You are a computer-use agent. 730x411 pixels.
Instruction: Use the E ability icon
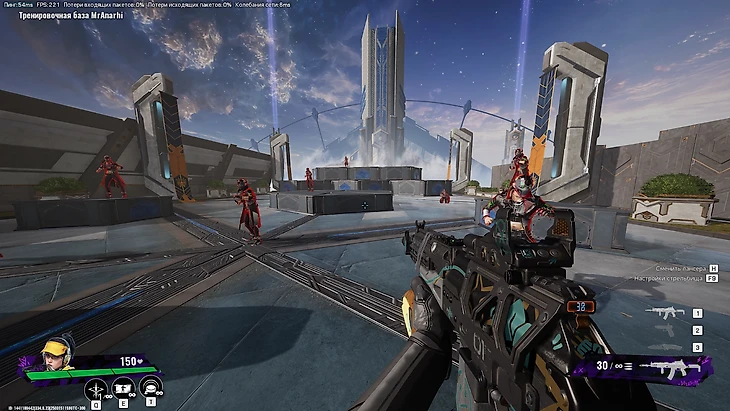pyautogui.click(x=124, y=389)
